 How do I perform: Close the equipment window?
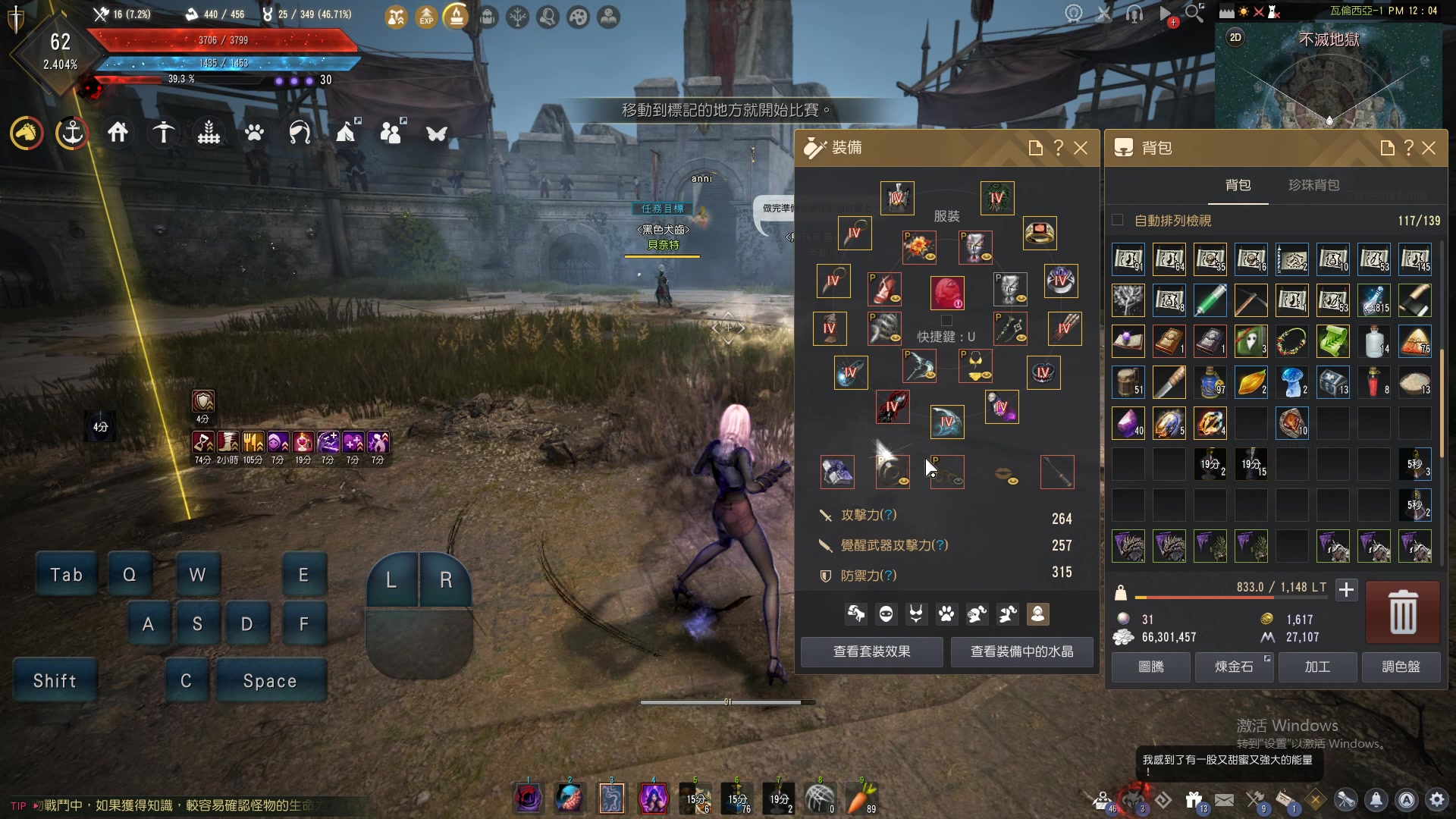(x=1081, y=148)
